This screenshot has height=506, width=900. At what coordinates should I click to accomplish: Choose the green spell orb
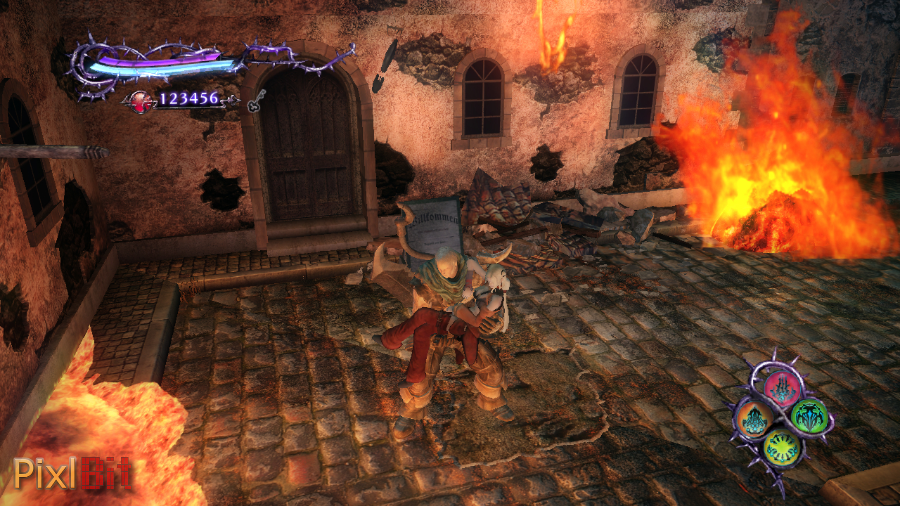pyautogui.click(x=807, y=415)
